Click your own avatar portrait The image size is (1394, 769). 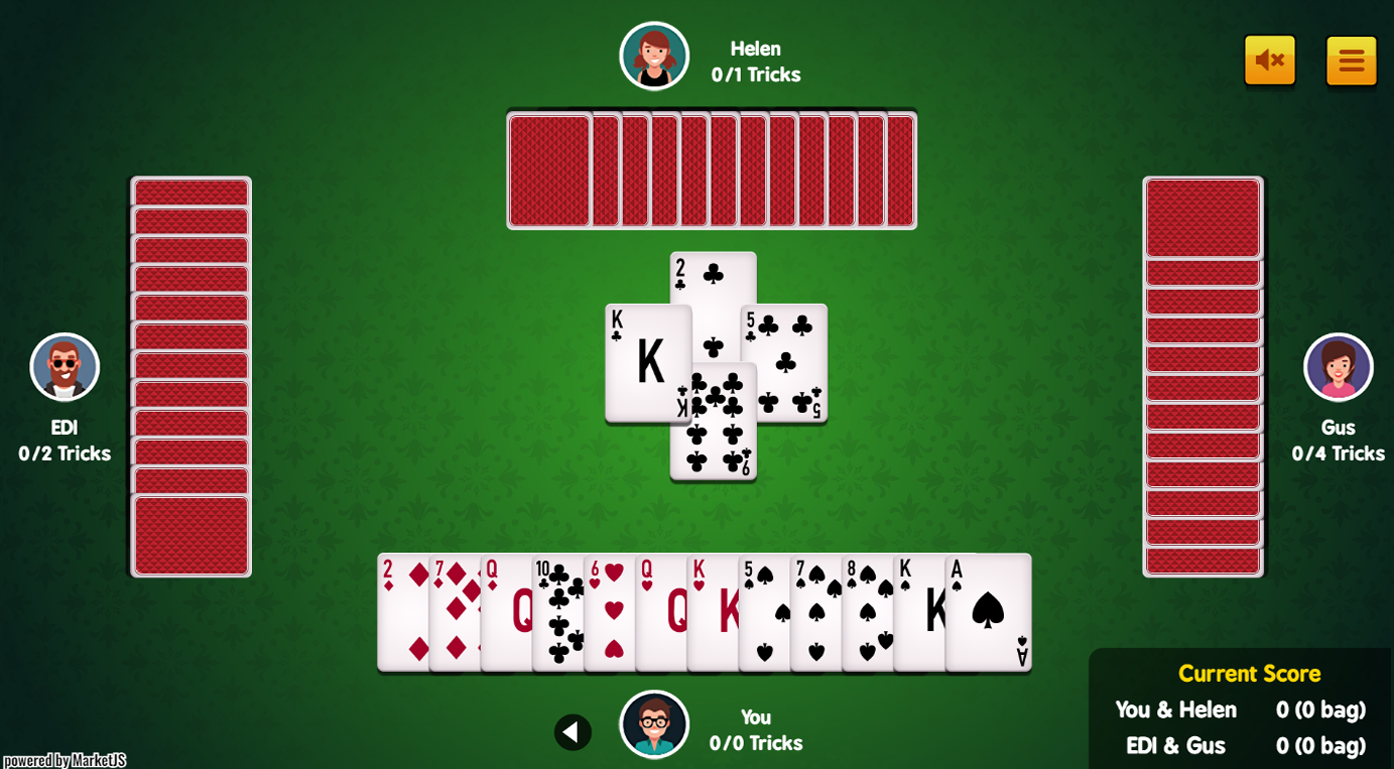click(x=654, y=724)
